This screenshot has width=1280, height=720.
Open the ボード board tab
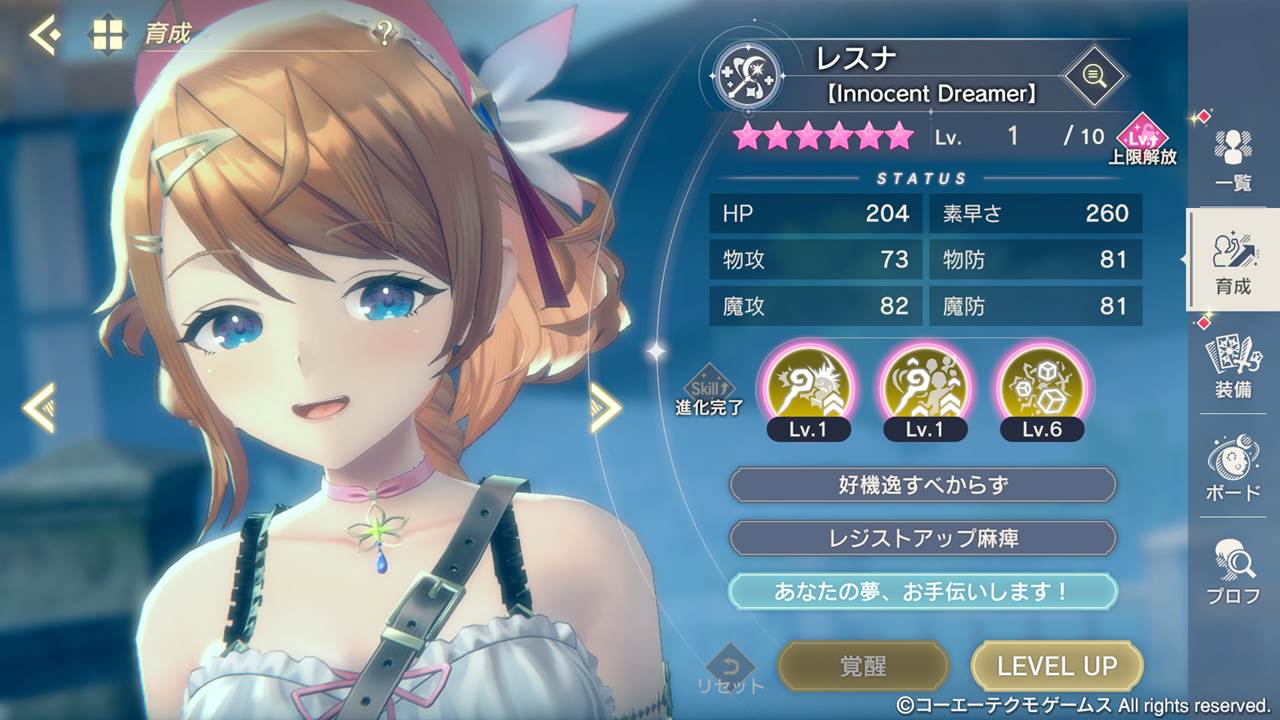click(x=1232, y=468)
